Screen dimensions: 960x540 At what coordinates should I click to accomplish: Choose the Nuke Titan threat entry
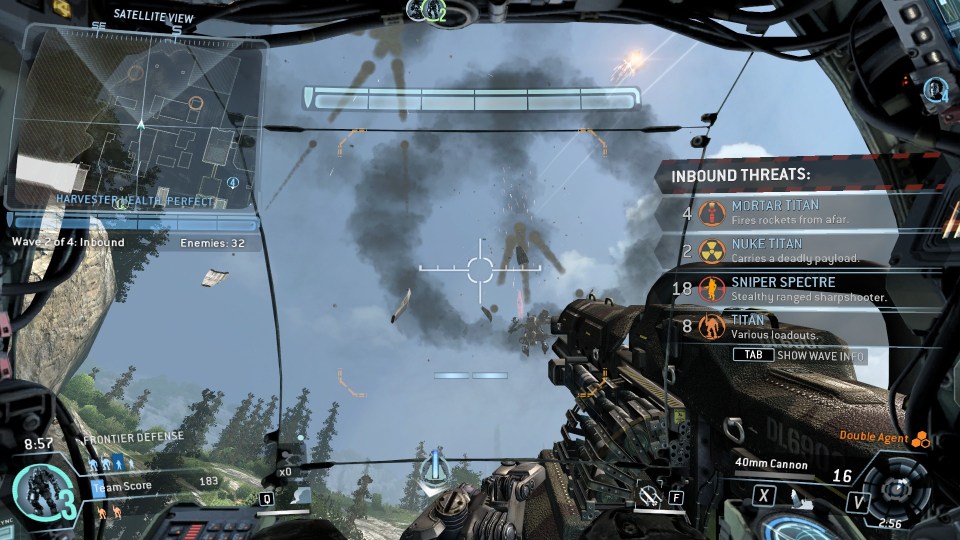(x=800, y=250)
